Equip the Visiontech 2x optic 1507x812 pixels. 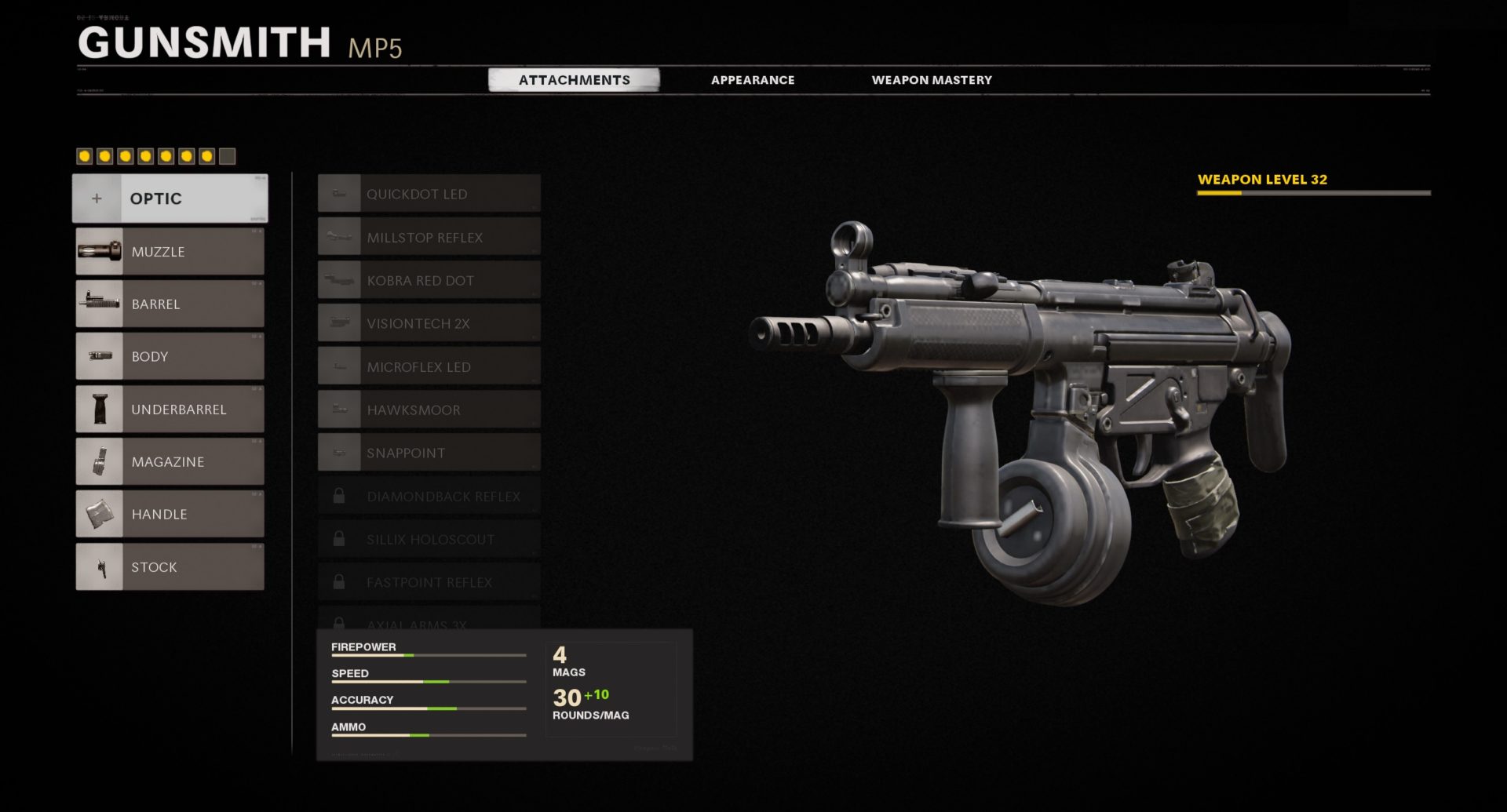click(429, 323)
